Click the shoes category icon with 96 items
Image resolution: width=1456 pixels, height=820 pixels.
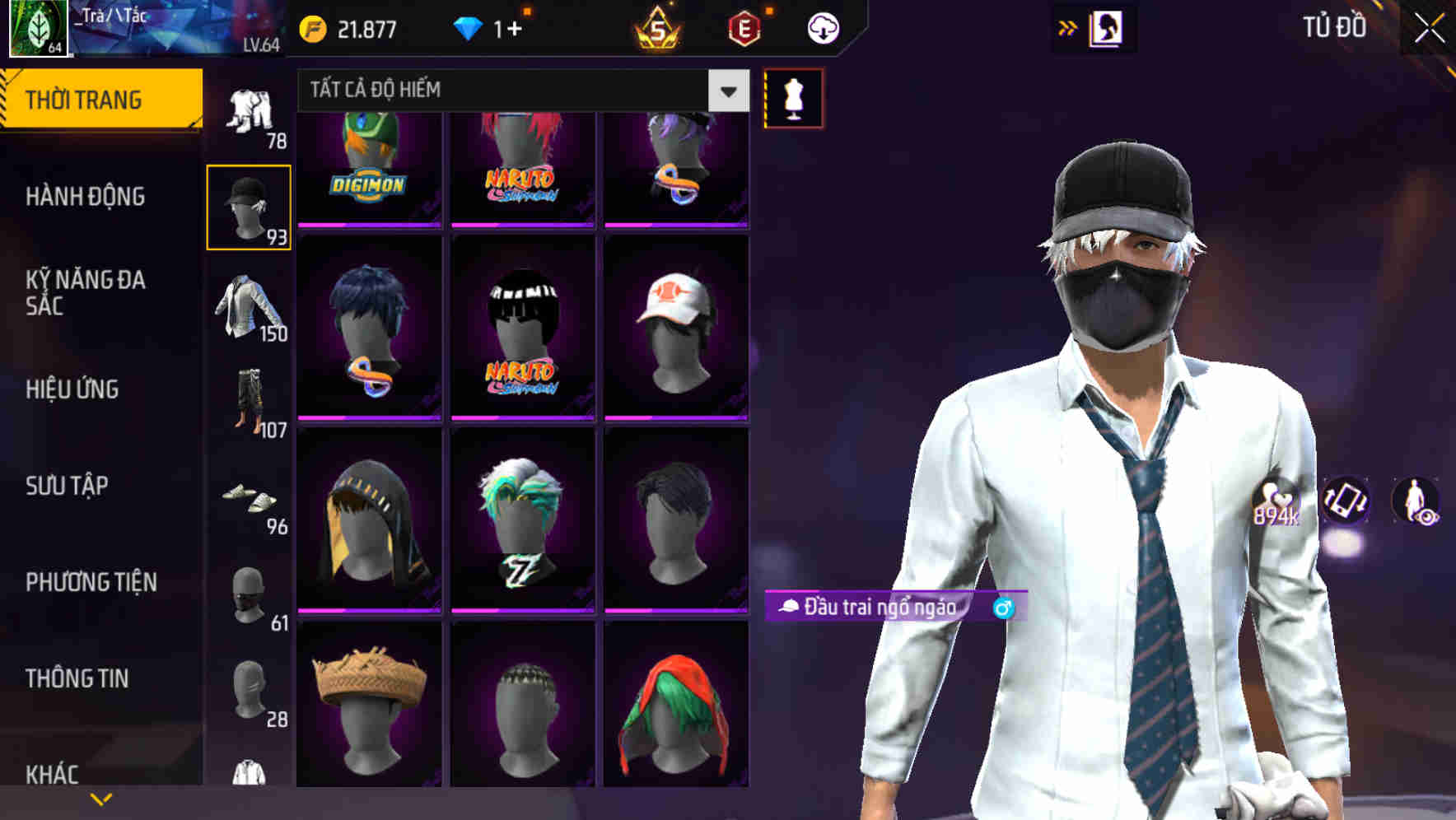pos(249,502)
